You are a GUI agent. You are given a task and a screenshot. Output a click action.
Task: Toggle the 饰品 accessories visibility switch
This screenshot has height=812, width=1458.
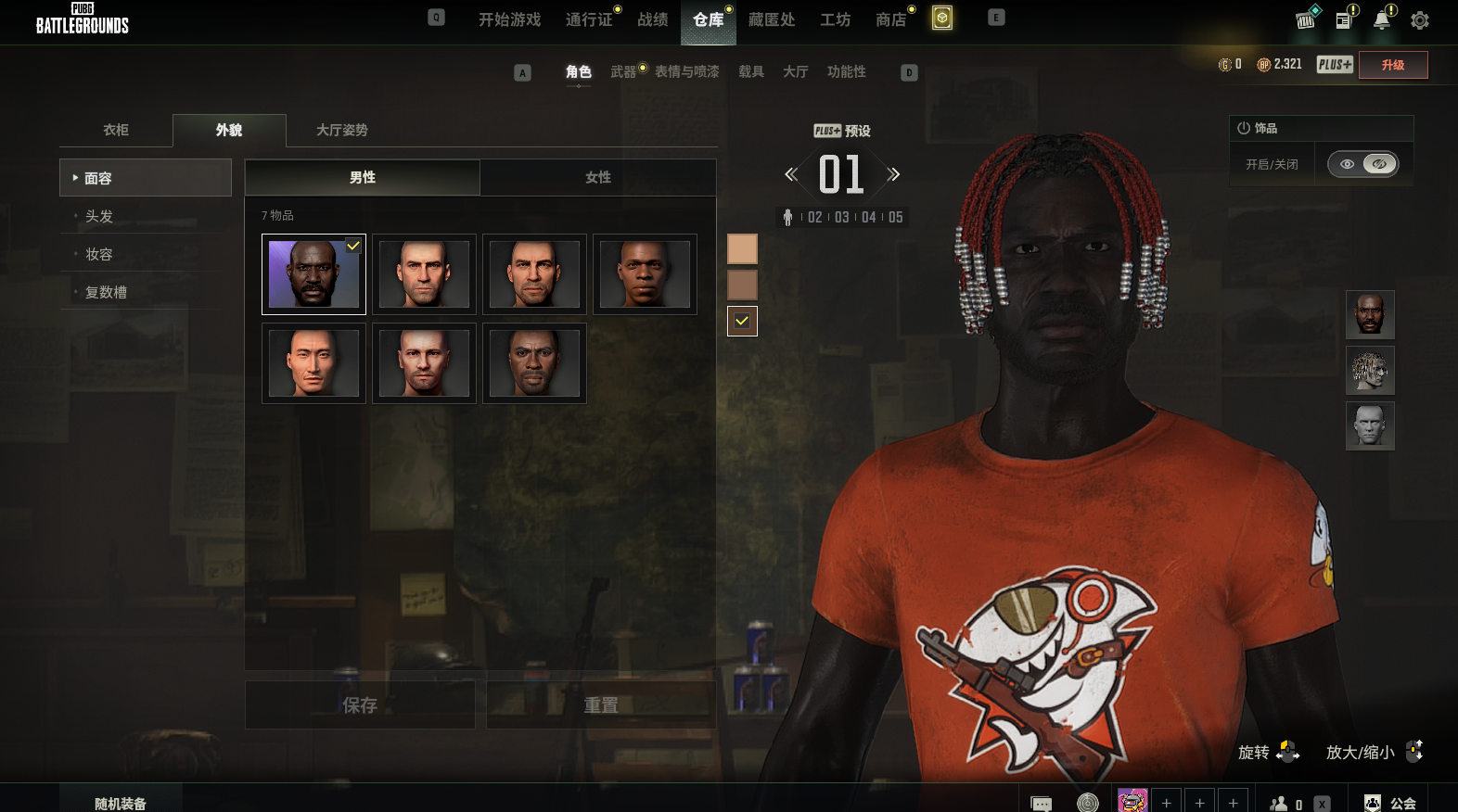point(1362,164)
